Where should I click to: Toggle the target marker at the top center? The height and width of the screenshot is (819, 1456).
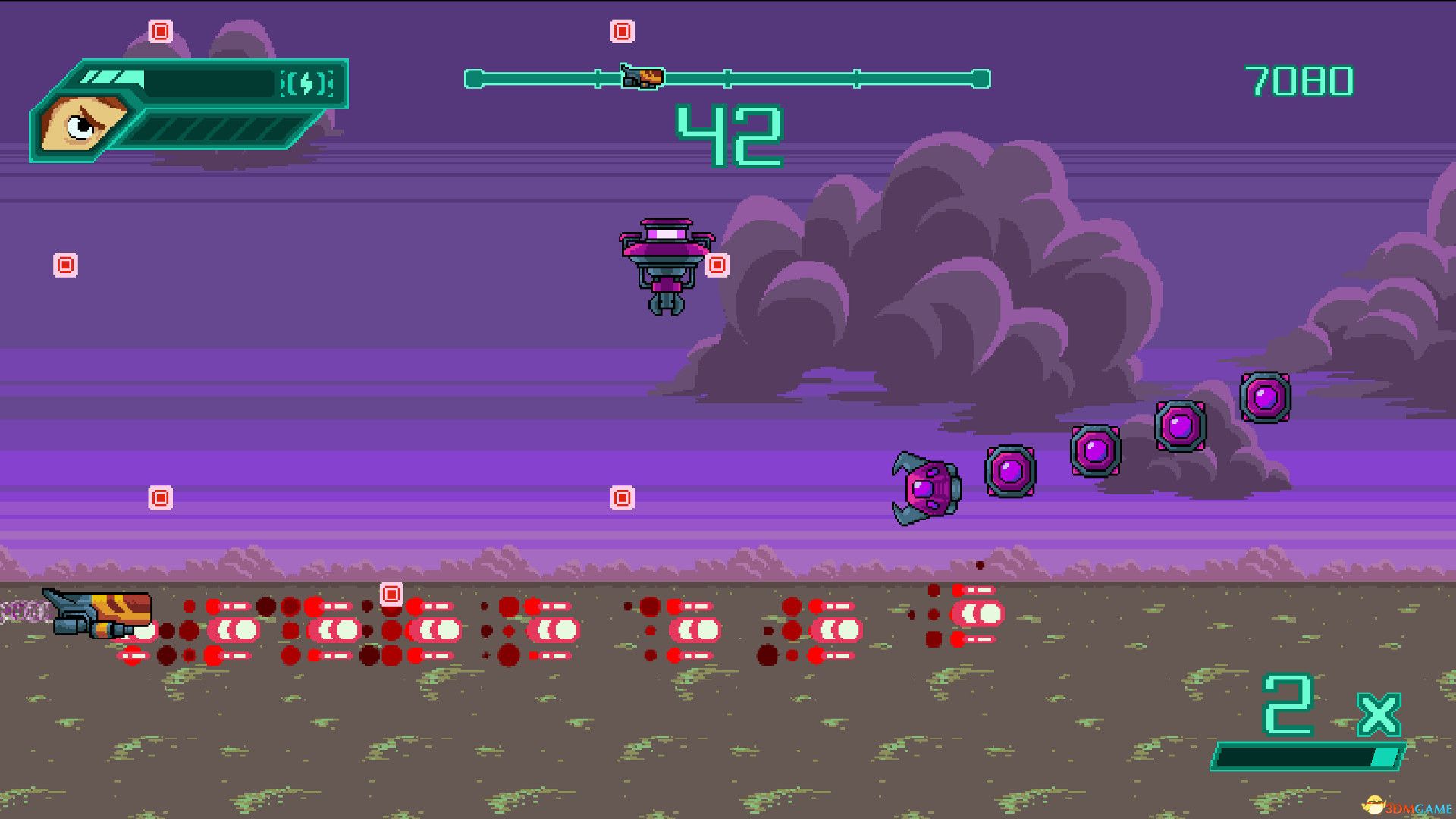coord(622,31)
